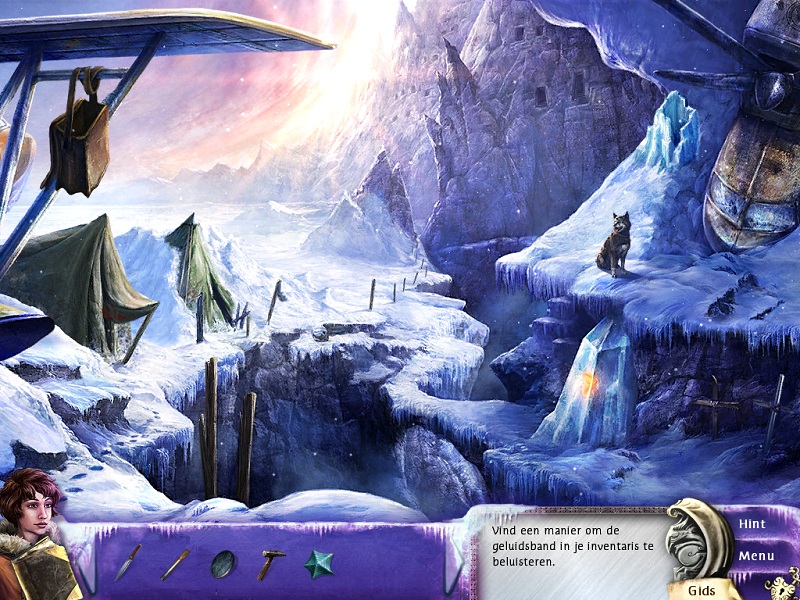Open the Gids strategy guide
The image size is (800, 600).
click(699, 589)
